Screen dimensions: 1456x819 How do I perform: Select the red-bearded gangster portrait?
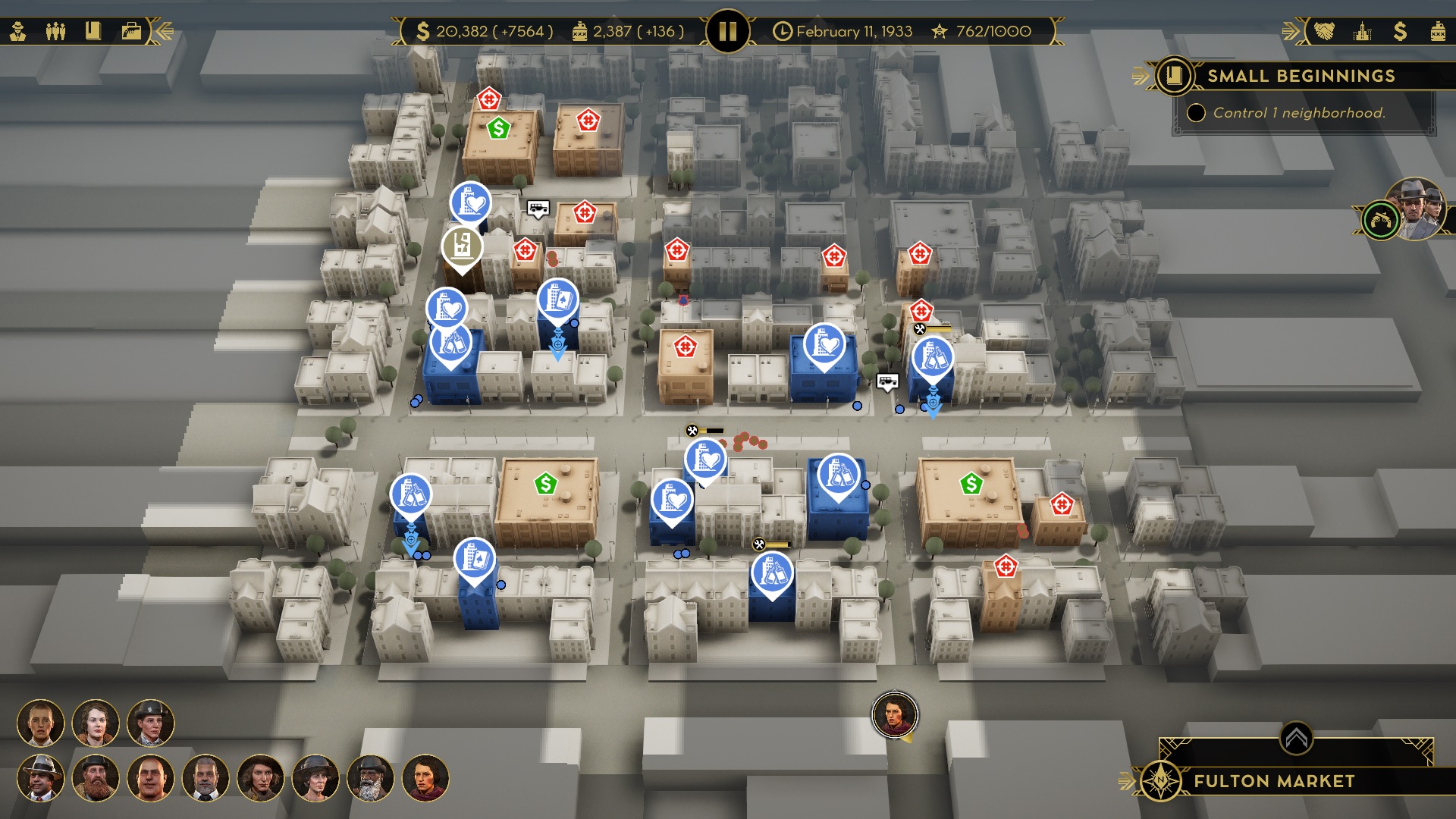96,778
